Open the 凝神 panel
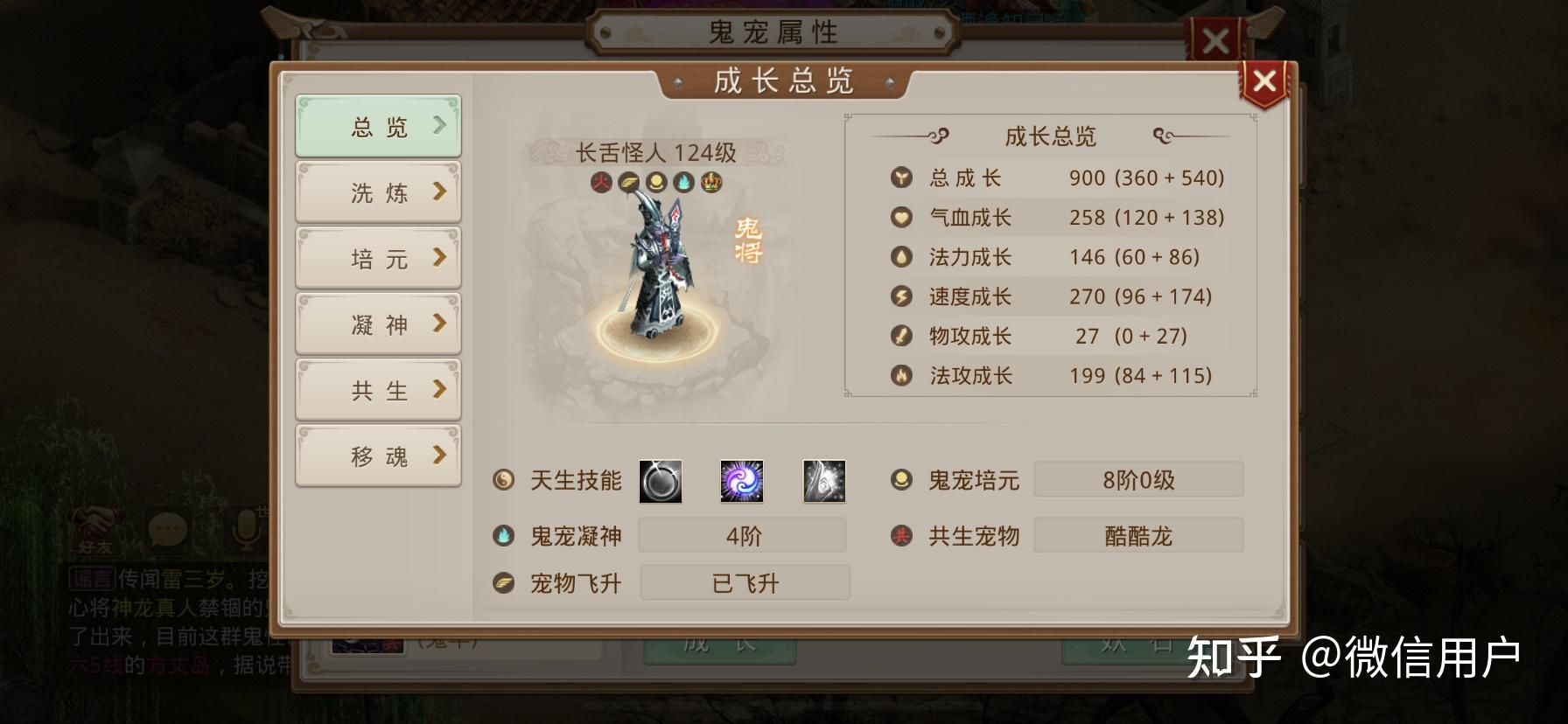Viewport: 1568px width, 724px height. 378,324
